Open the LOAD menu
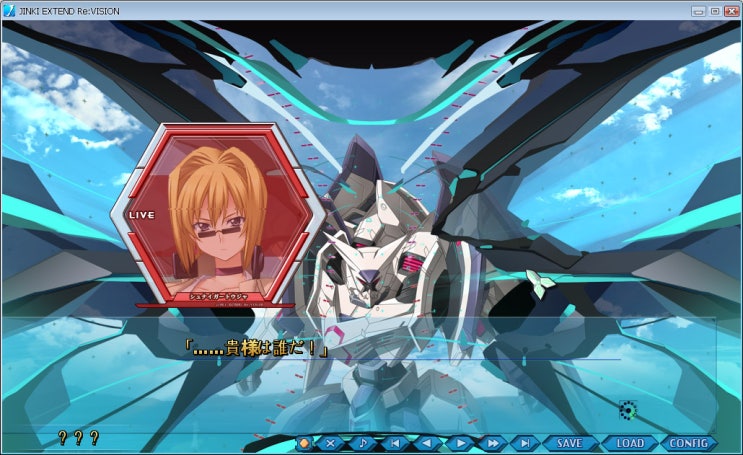Viewport: 743px width, 455px height. point(629,443)
